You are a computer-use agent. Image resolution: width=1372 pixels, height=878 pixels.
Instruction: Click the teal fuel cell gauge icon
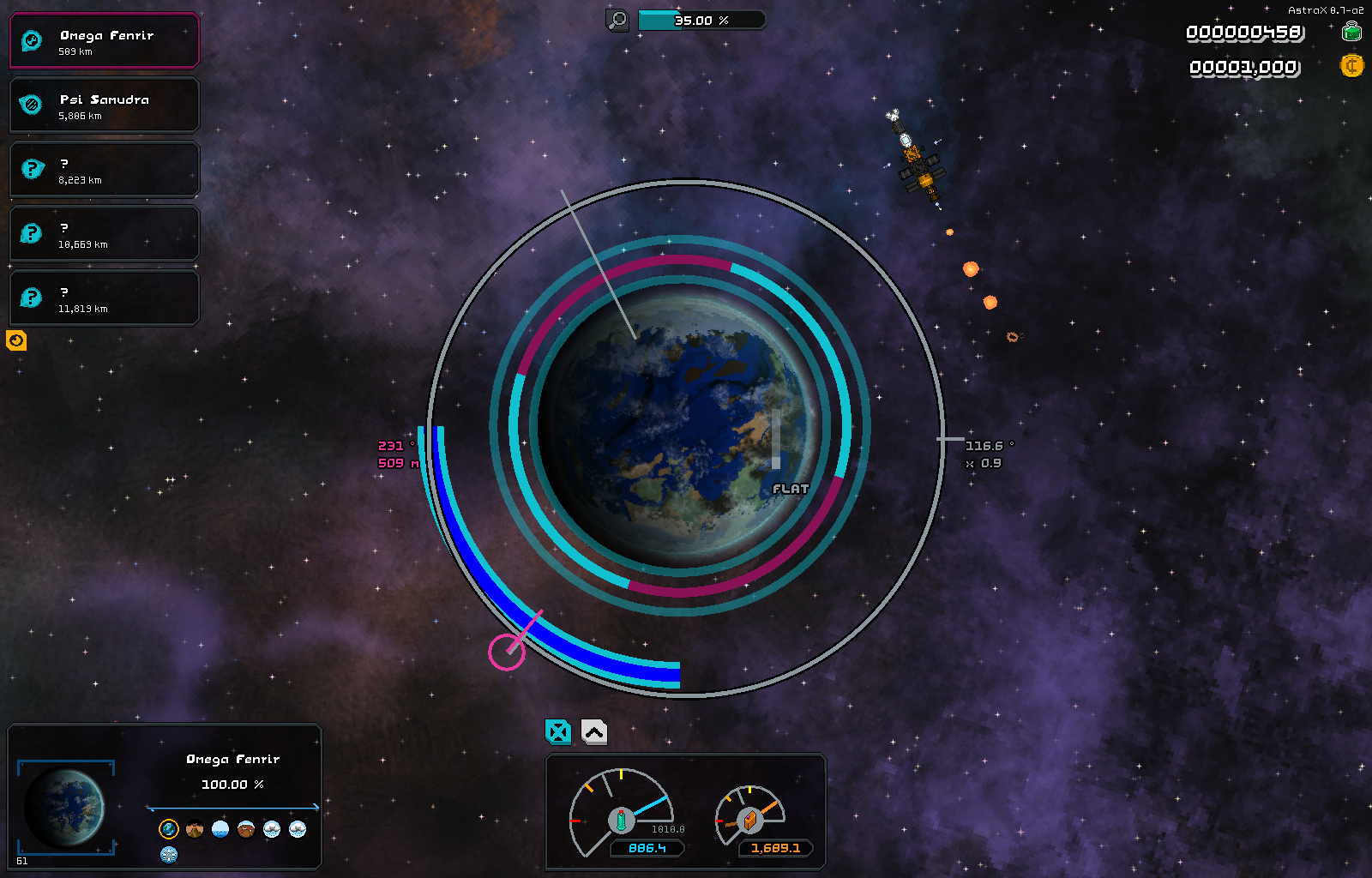pyautogui.click(x=621, y=820)
